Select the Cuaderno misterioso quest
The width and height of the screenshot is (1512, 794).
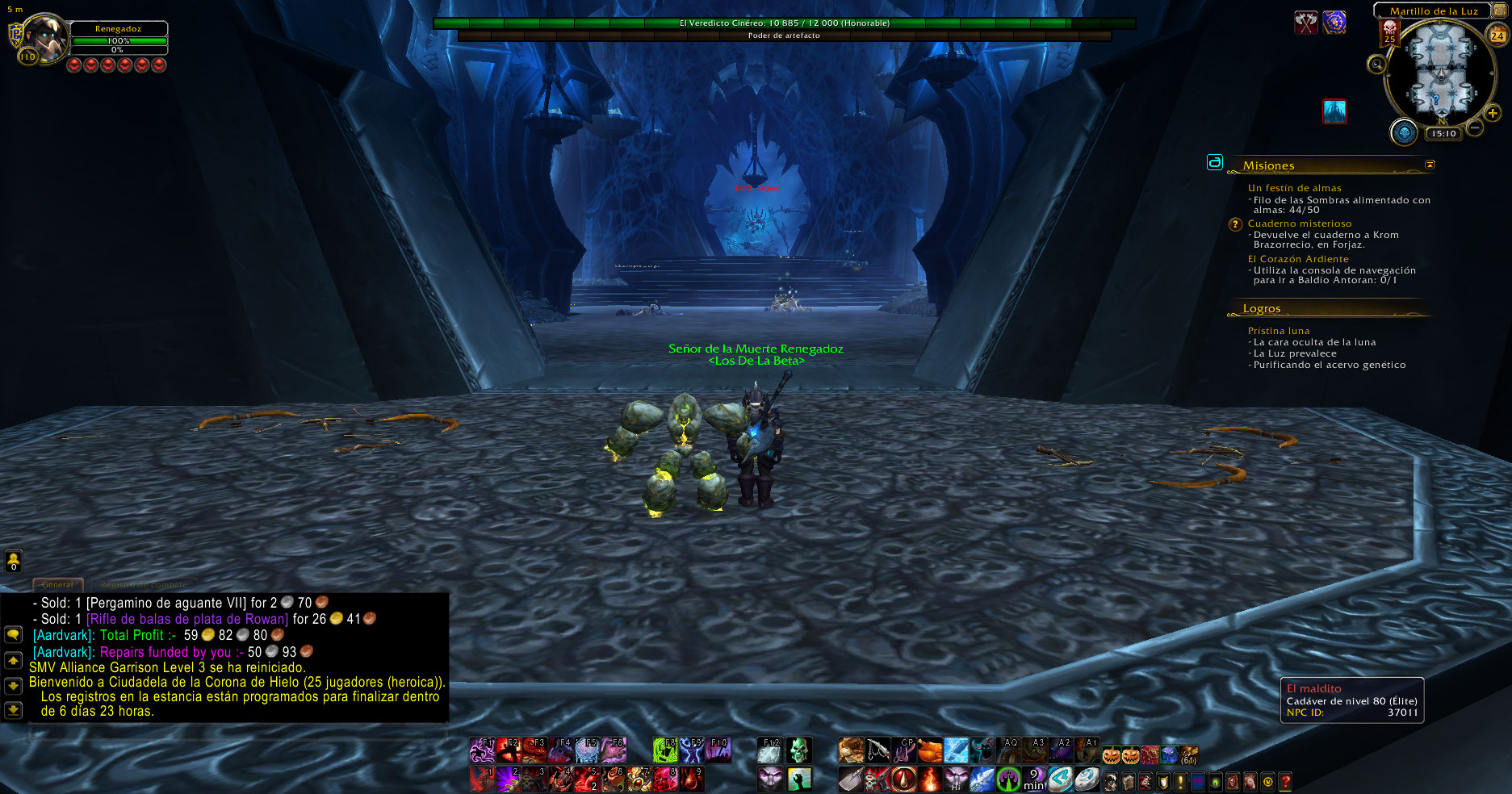tap(1299, 224)
